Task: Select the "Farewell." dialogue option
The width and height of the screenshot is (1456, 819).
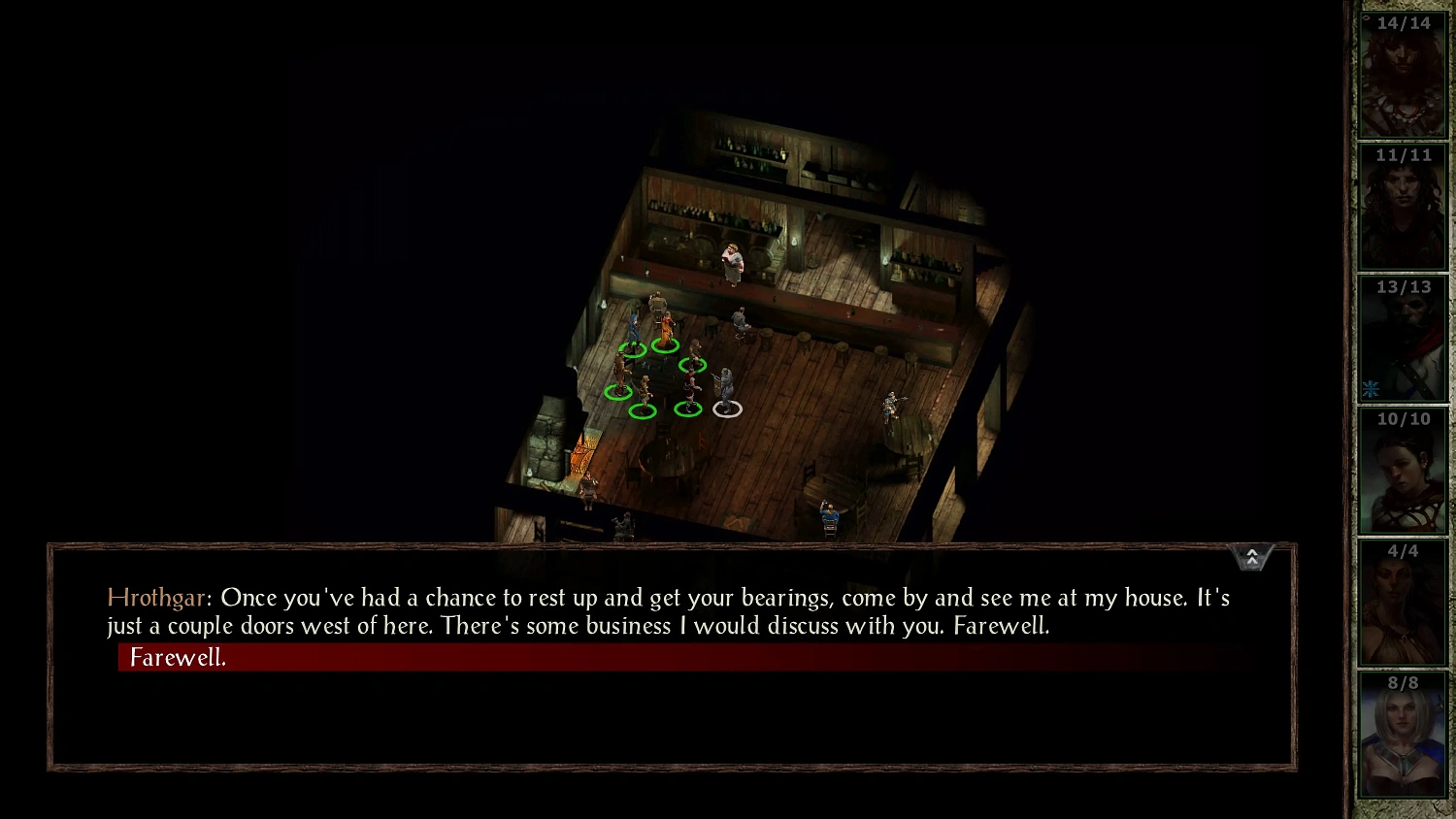Action: click(x=178, y=657)
